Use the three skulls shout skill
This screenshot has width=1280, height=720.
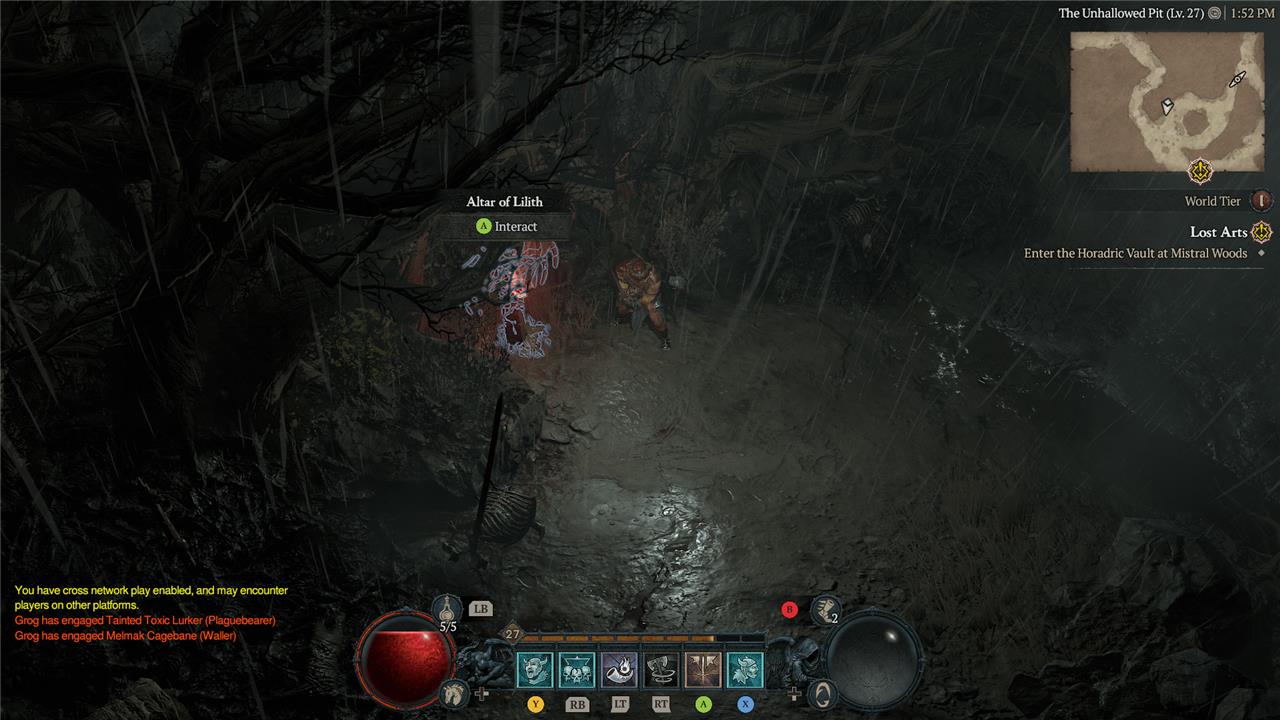click(577, 669)
